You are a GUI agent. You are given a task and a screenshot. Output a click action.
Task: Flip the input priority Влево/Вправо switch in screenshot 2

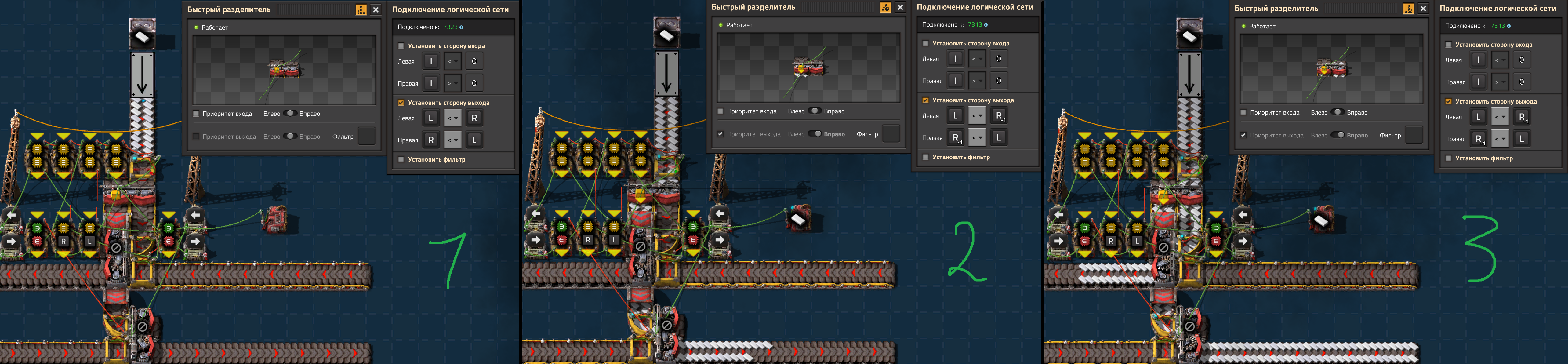point(815,111)
